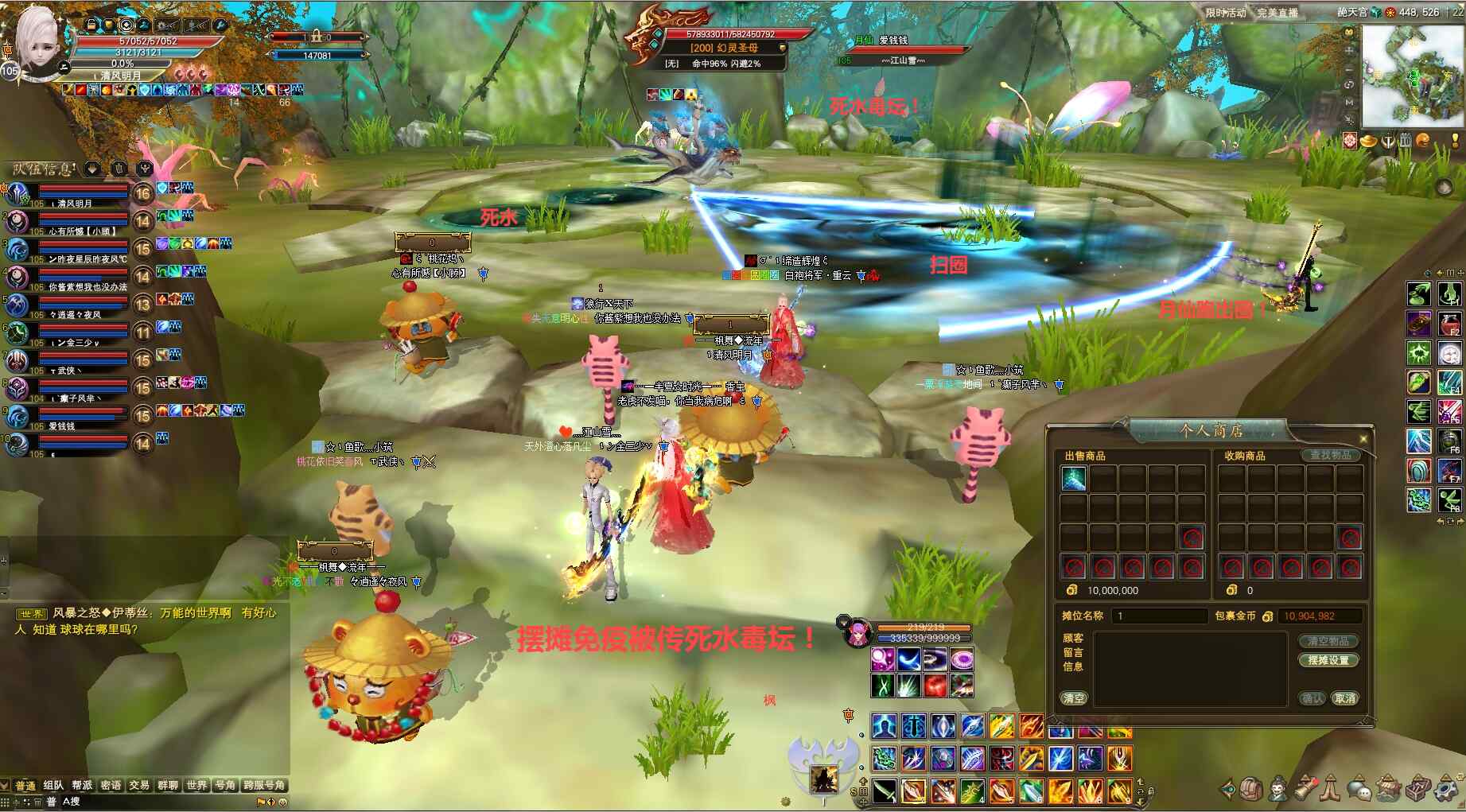Open the 交易 chat channel tab
Screen dimensions: 1466x812
[139, 785]
